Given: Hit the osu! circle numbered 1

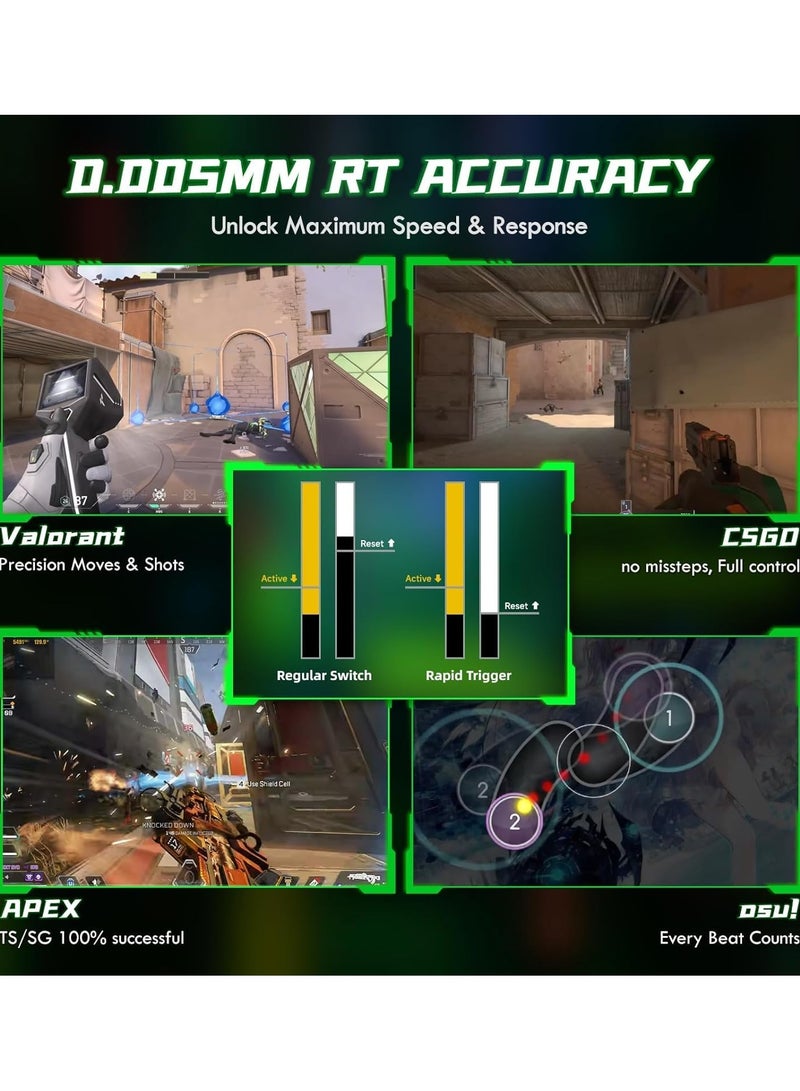Looking at the screenshot, I should point(669,717).
